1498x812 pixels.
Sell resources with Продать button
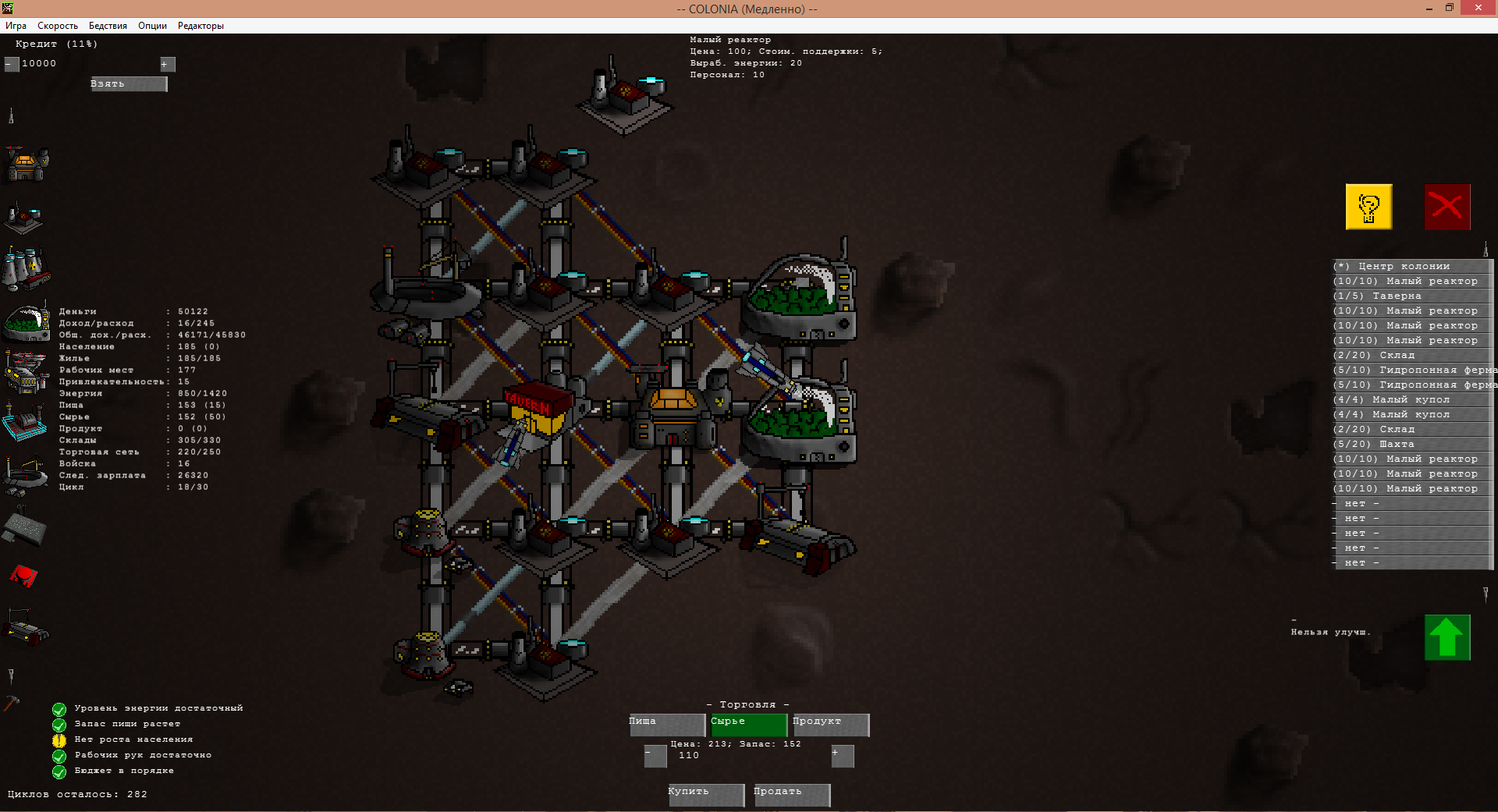[x=791, y=794]
